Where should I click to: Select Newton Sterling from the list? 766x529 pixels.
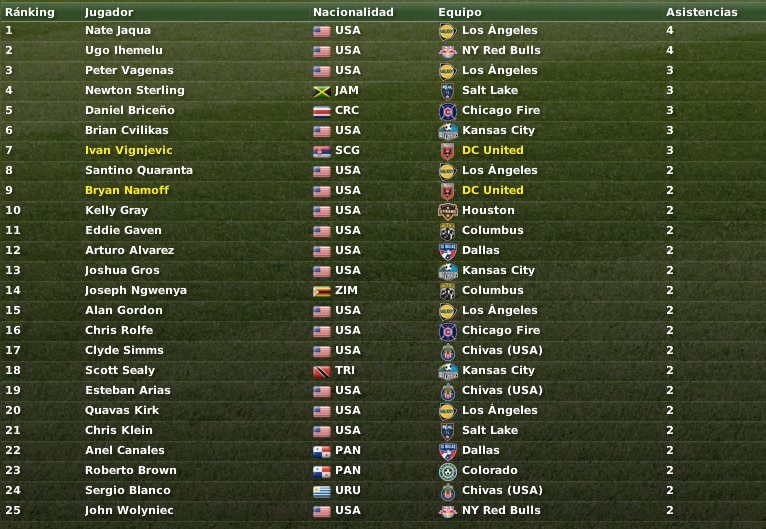pyautogui.click(x=134, y=90)
